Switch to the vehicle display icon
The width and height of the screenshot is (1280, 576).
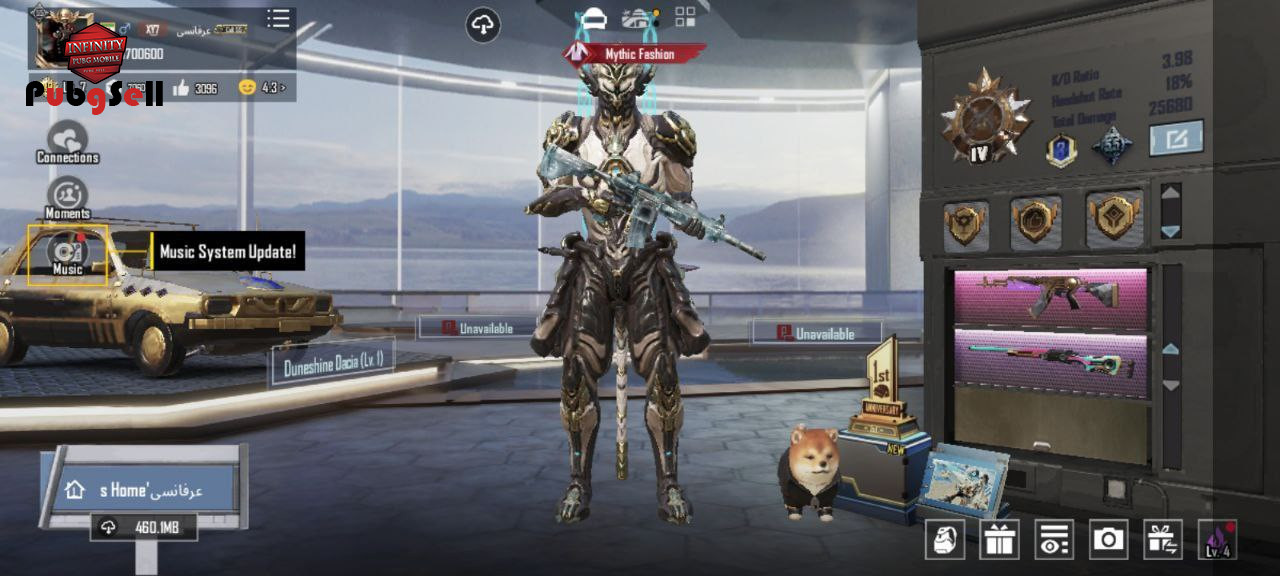pyautogui.click(x=639, y=17)
